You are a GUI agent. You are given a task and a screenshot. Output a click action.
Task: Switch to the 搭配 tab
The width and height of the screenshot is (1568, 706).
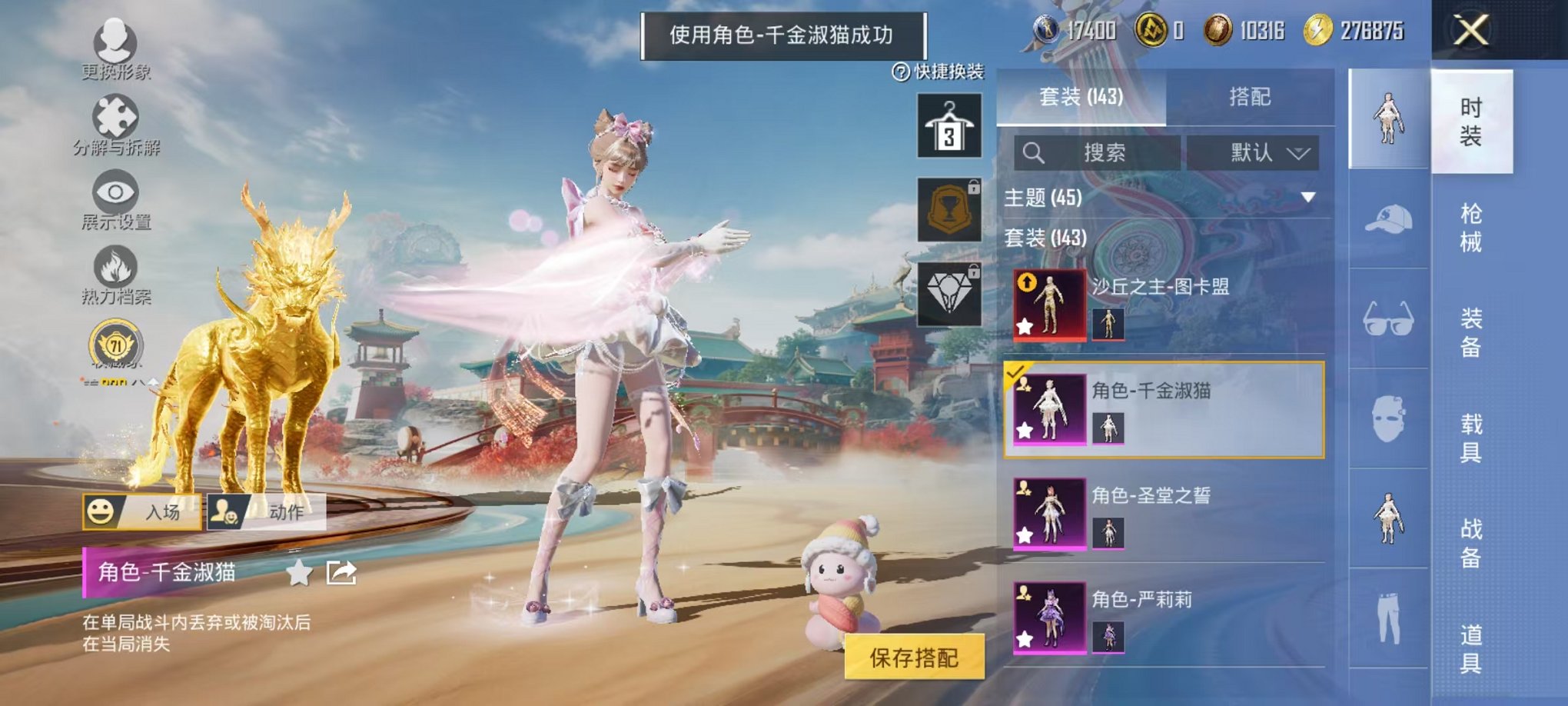click(x=1249, y=96)
